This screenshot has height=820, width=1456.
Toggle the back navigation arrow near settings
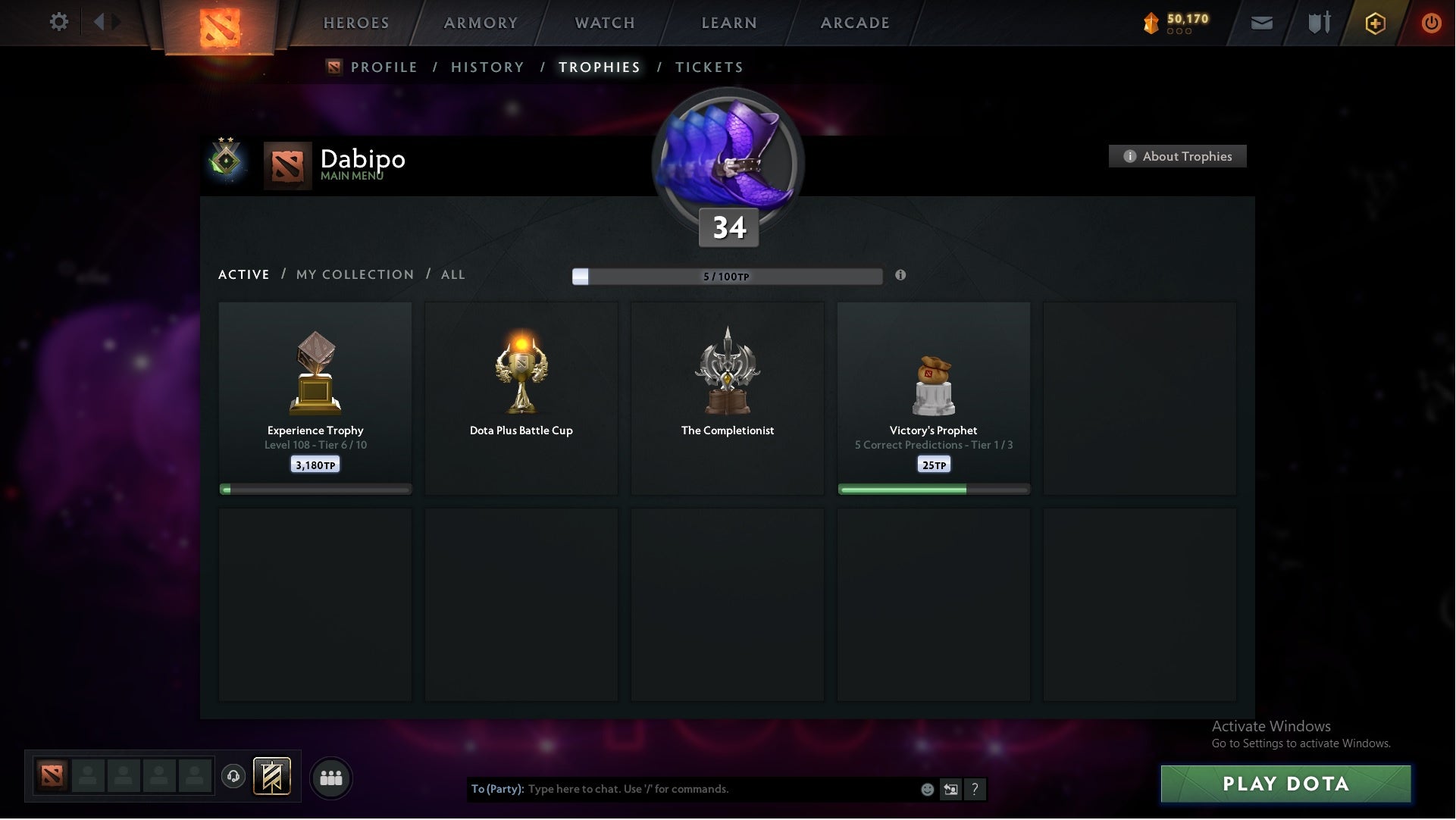99,22
